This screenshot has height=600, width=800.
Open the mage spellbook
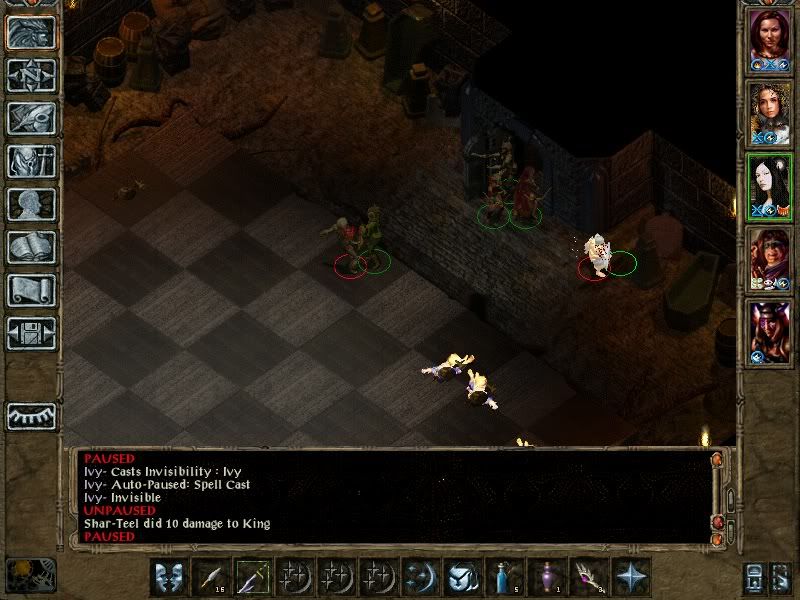[31, 247]
